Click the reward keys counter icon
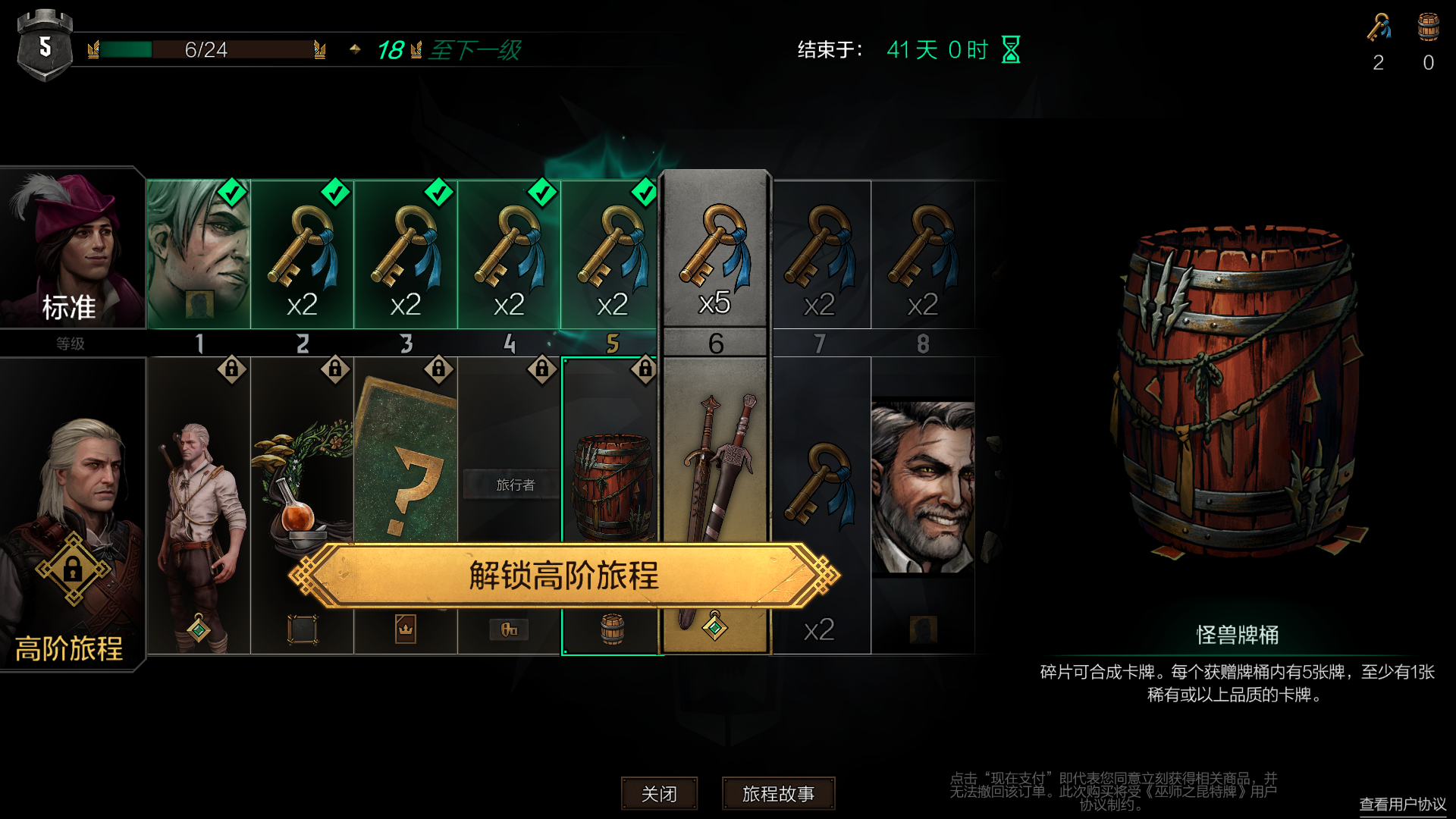 [x=1379, y=28]
